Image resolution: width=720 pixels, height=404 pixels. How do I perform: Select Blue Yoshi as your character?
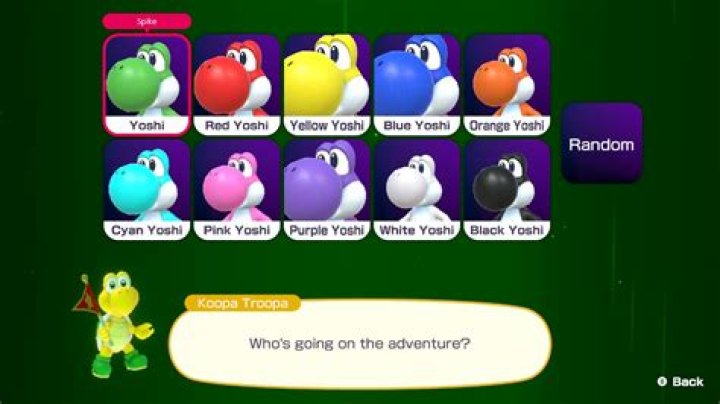[417, 85]
